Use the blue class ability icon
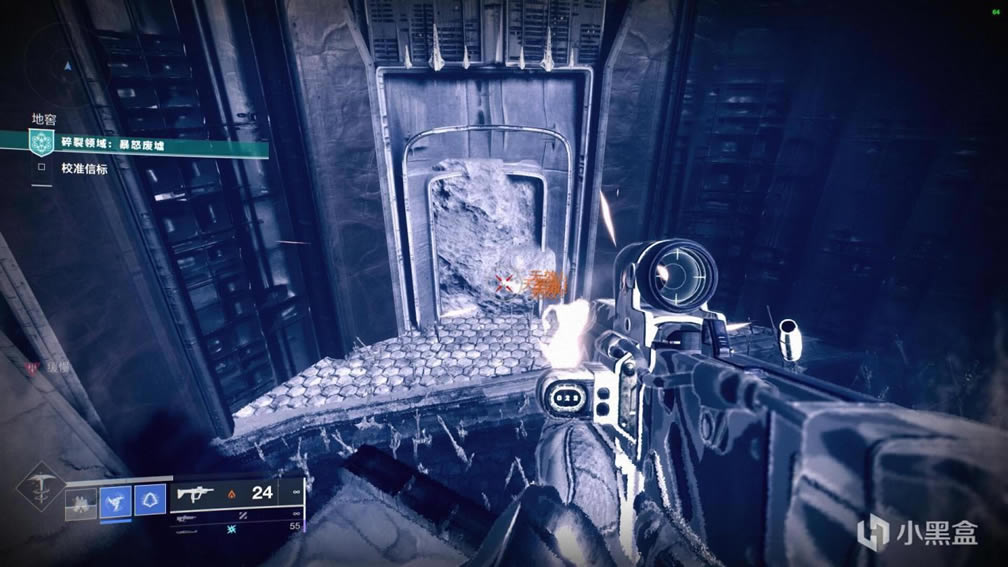The image size is (1008, 567). tap(149, 500)
